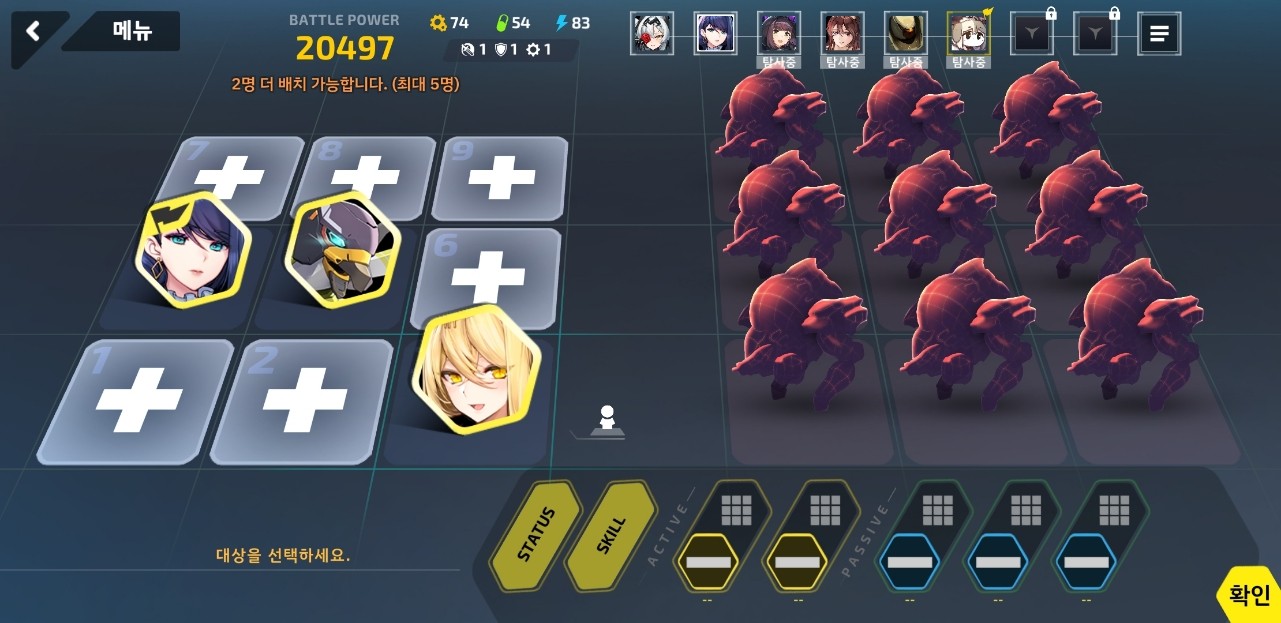Select the placed blue-haired girl unit
The height and width of the screenshot is (623, 1281).
click(x=193, y=250)
